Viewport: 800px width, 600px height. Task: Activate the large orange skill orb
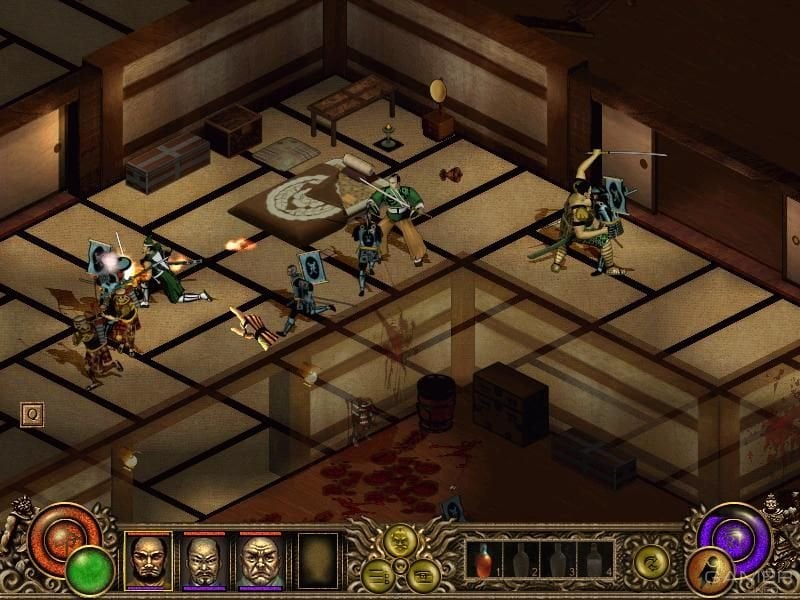(58, 532)
